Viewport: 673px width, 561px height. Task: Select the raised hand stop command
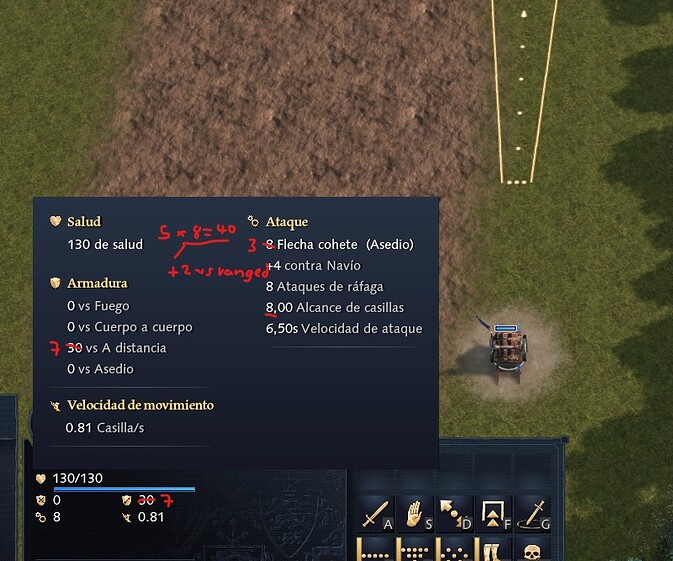pyautogui.click(x=416, y=515)
